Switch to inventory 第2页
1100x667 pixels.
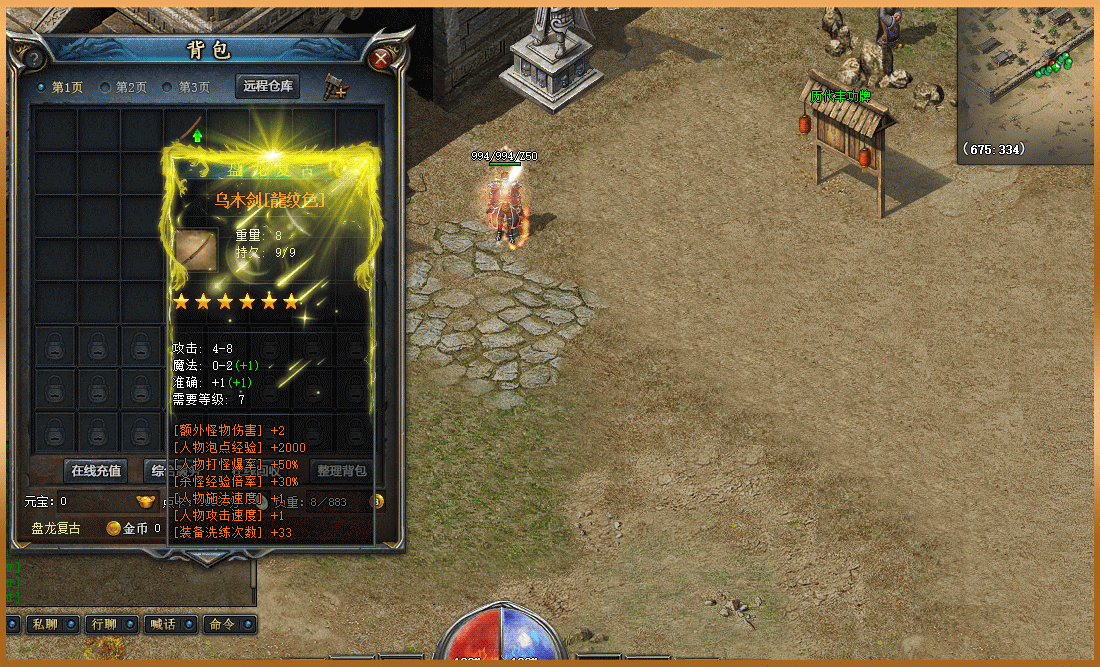tap(124, 87)
